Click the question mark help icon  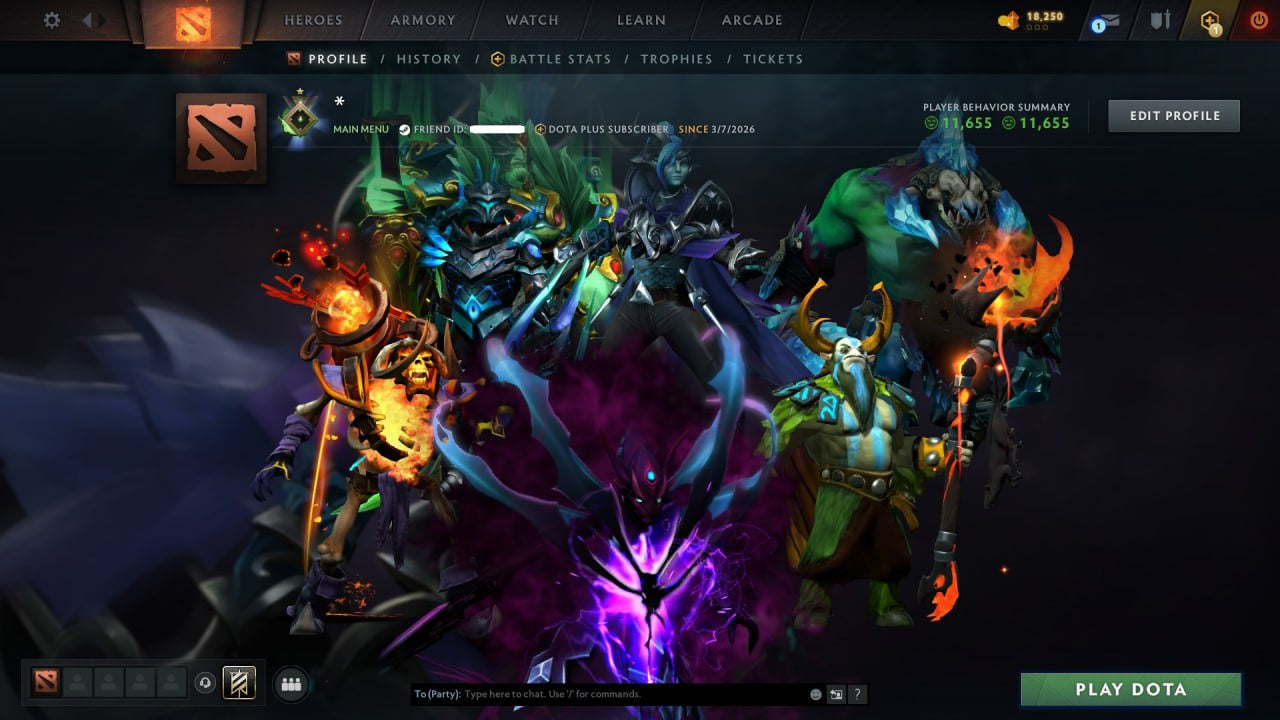[857, 693]
